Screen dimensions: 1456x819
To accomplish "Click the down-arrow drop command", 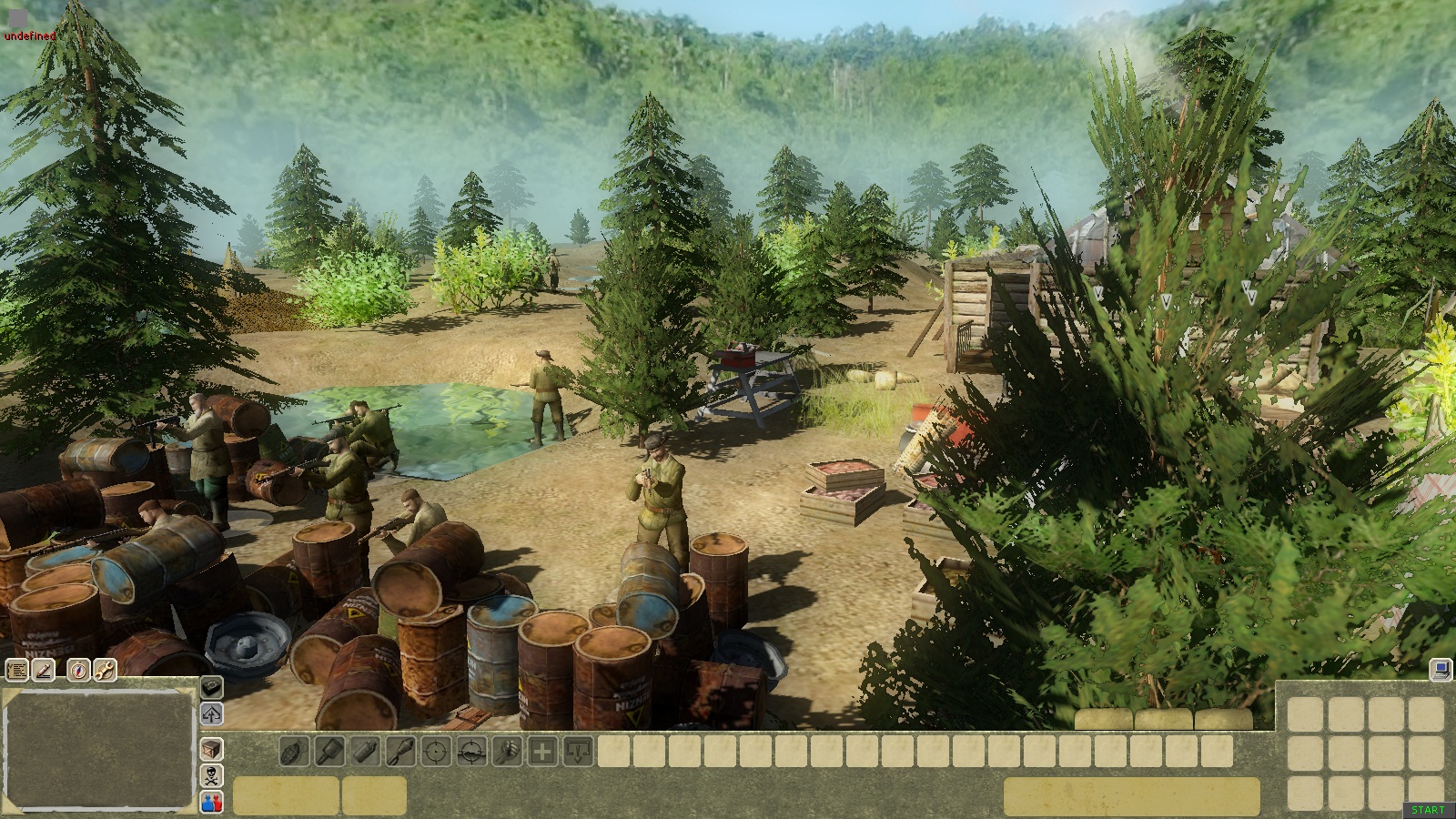I will (578, 753).
